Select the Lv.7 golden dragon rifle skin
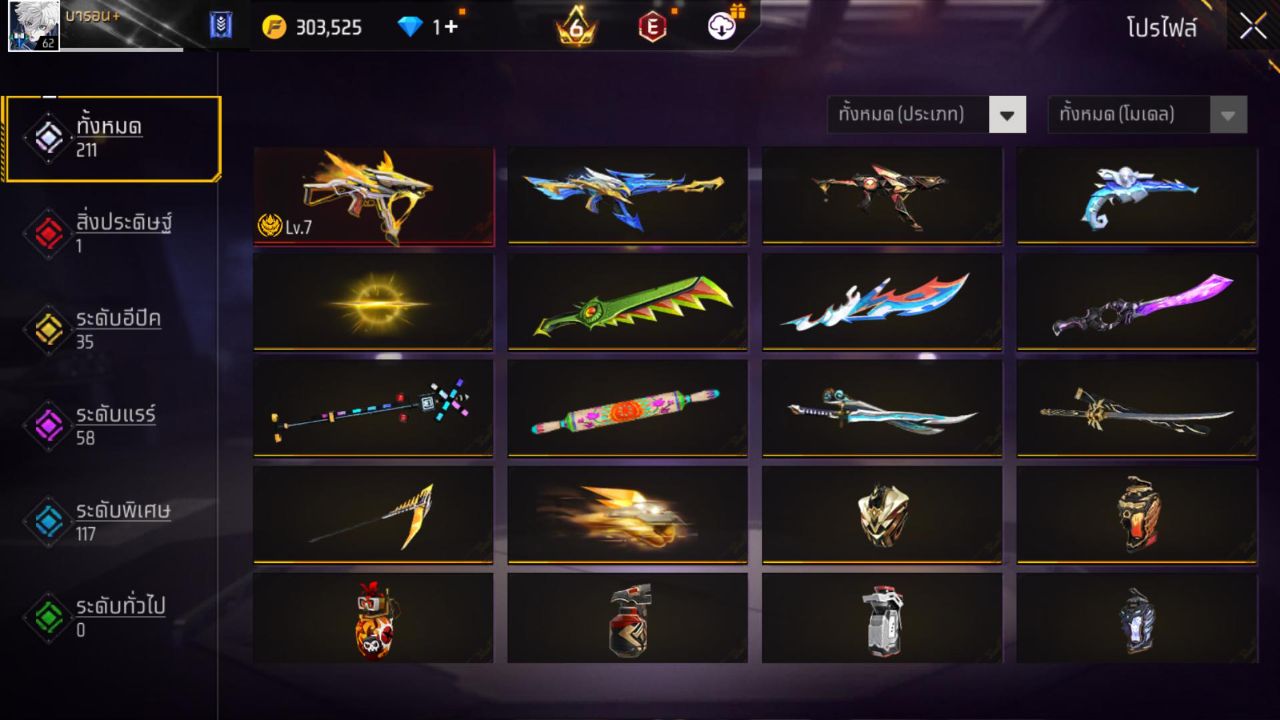The height and width of the screenshot is (720, 1280). point(373,193)
